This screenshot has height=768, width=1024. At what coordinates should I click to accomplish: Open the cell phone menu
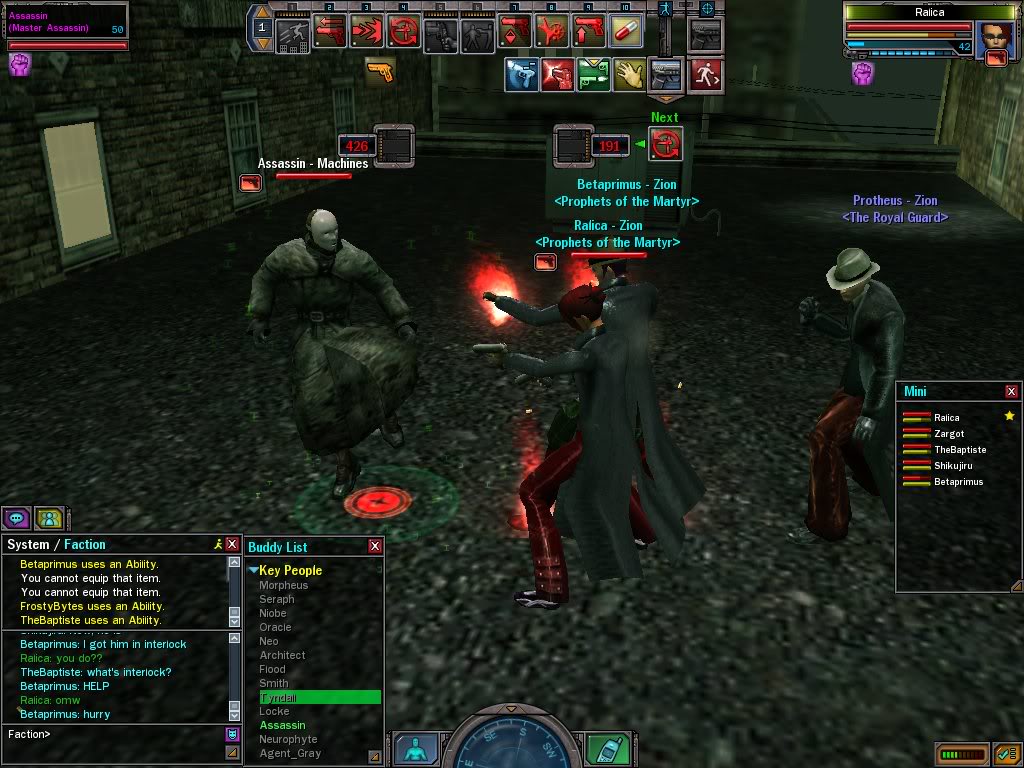(606, 750)
